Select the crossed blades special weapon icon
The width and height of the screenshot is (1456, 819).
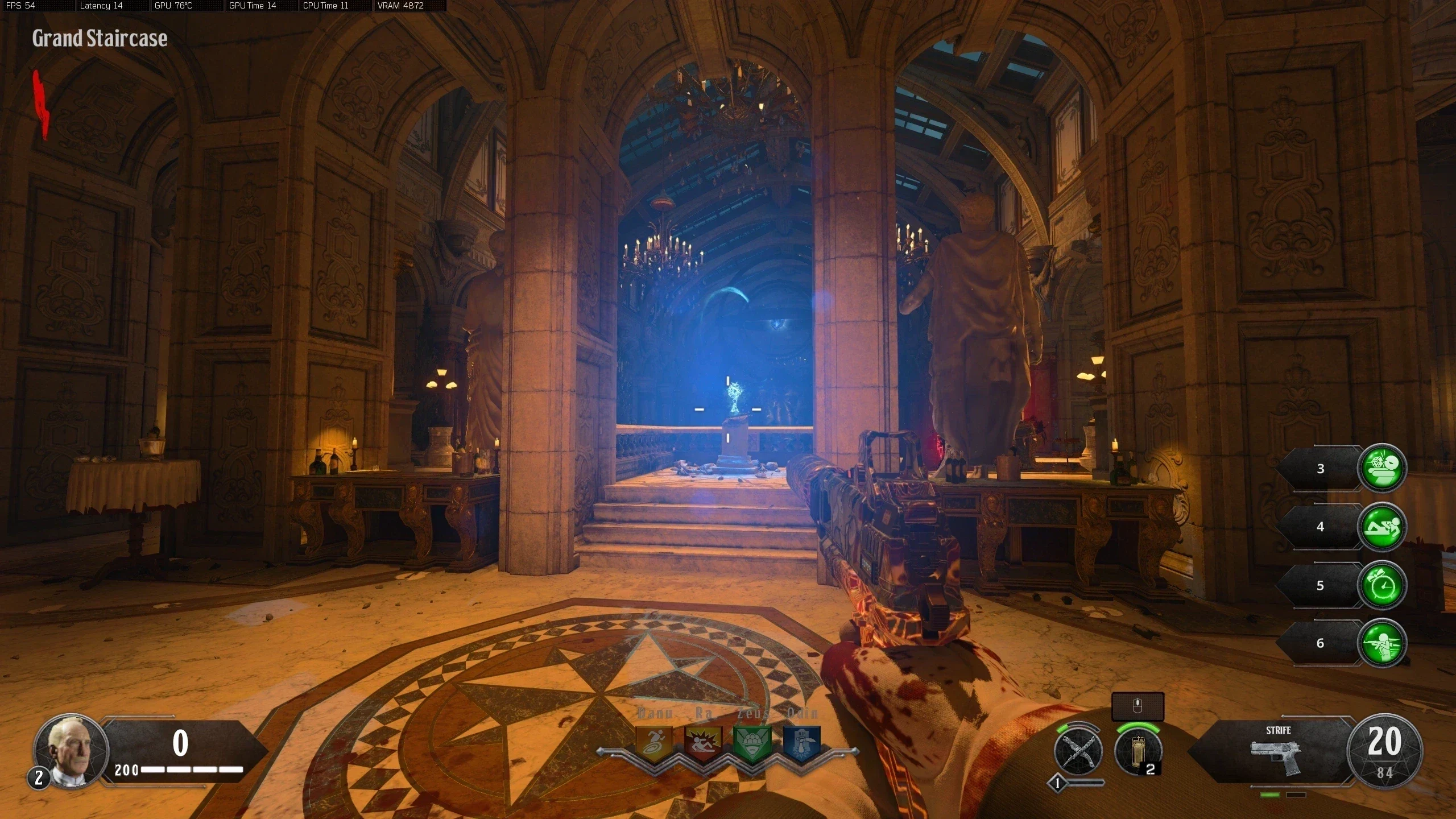[1078, 751]
